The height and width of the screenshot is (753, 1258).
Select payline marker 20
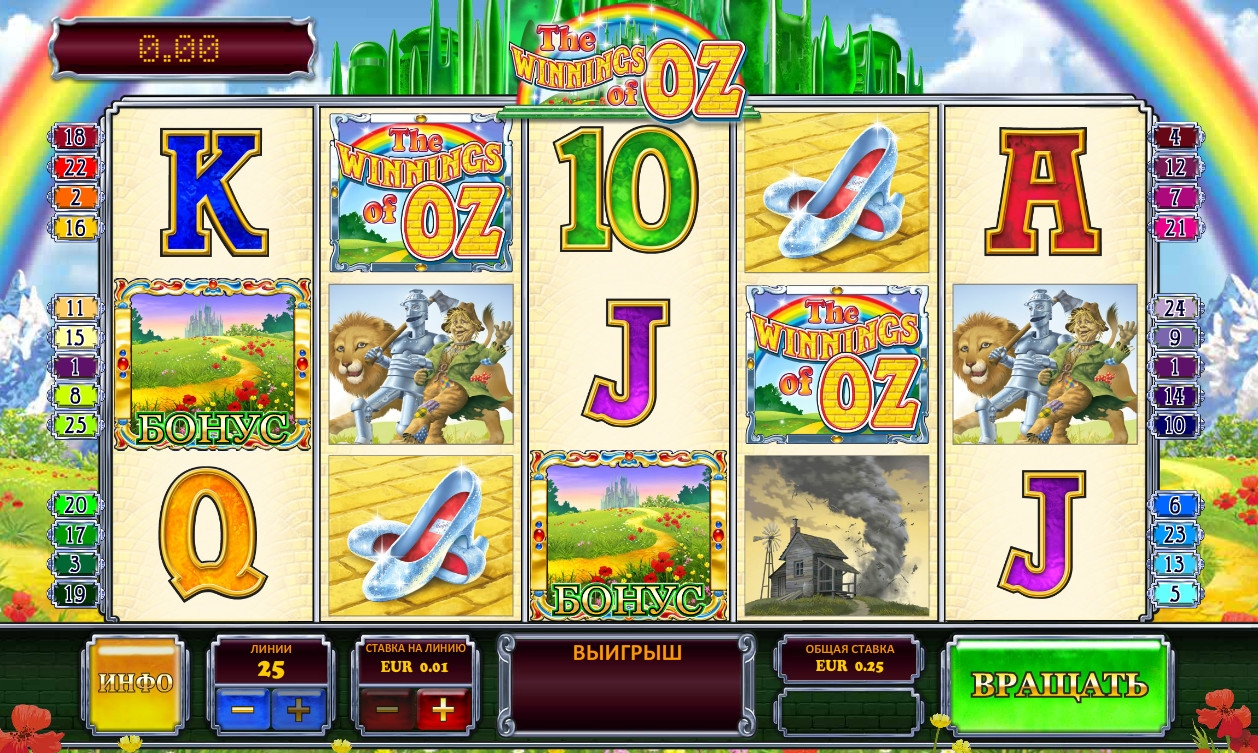76,505
